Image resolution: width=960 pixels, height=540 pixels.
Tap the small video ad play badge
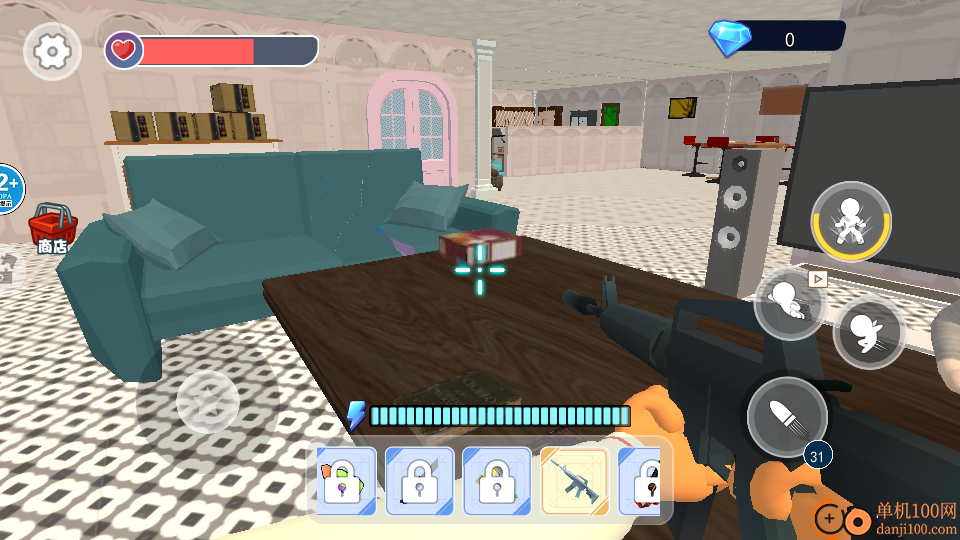point(818,279)
